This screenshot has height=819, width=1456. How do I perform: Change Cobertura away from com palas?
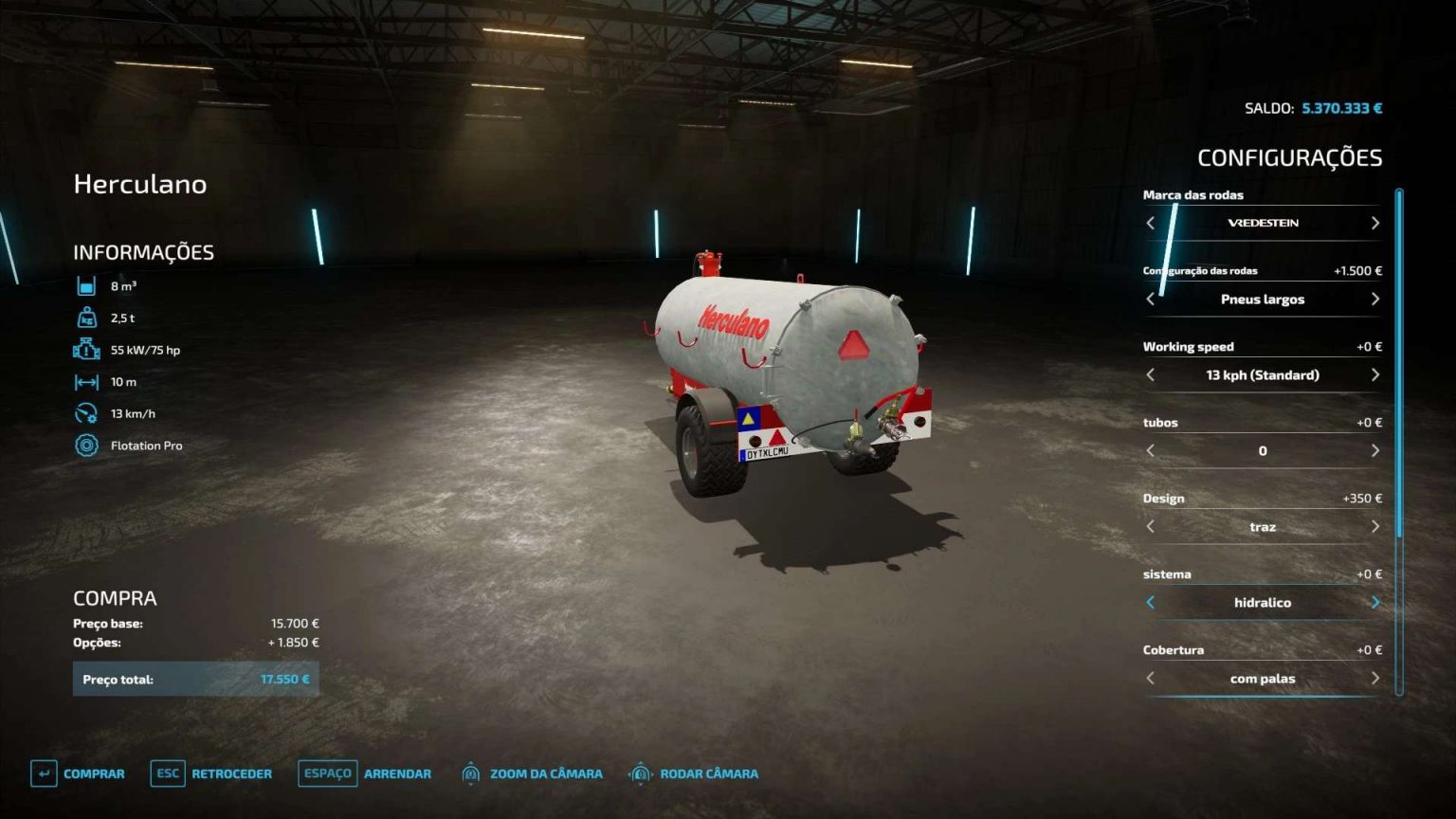click(1374, 678)
